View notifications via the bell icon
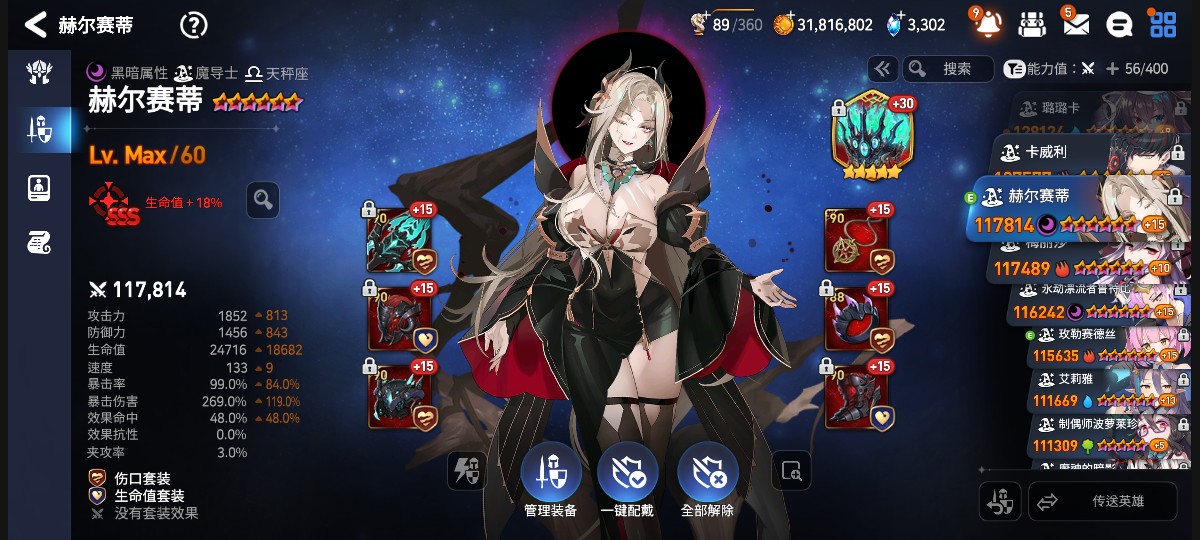 pos(986,23)
